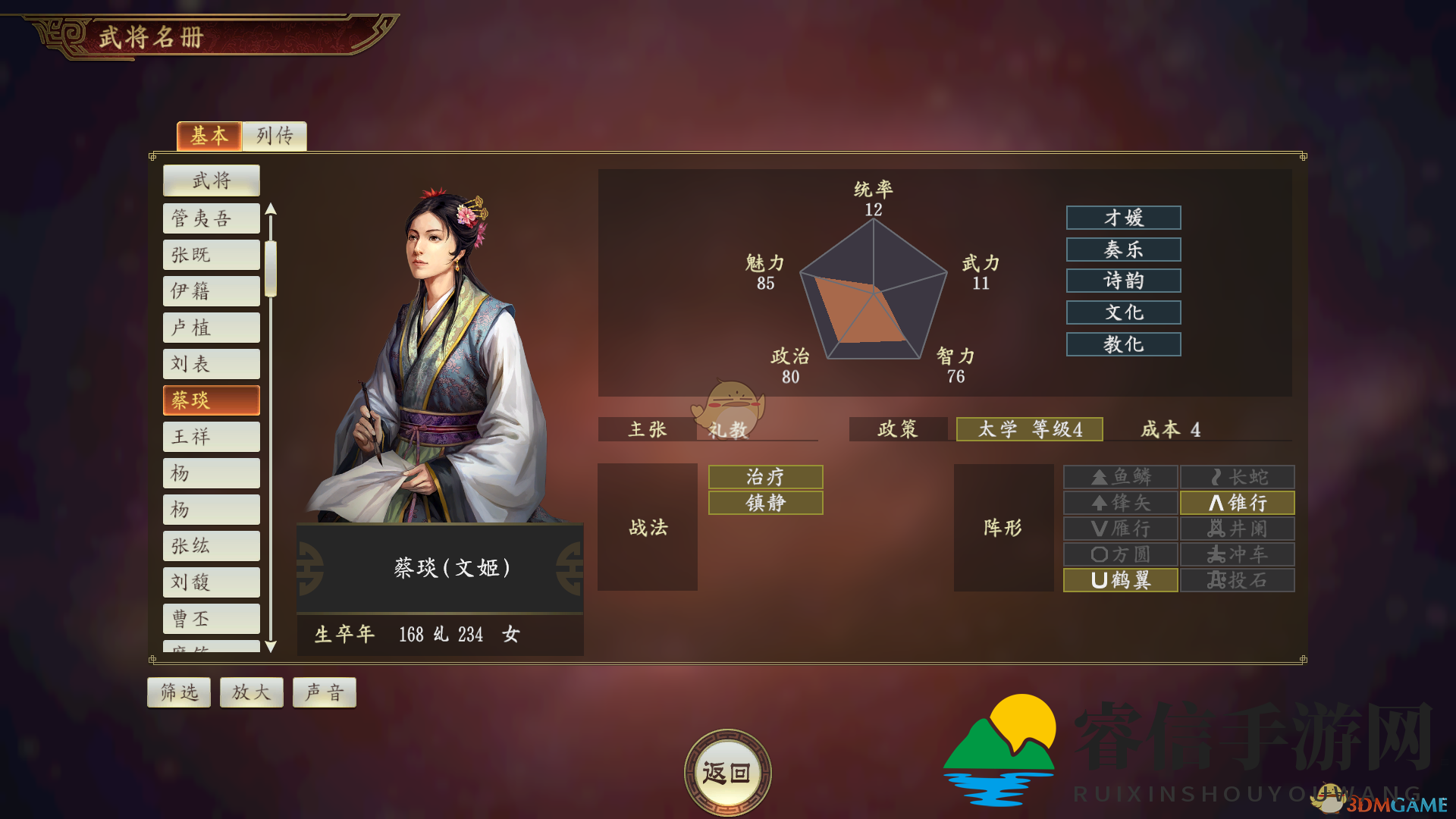Screen dimensions: 1456x819
Task: Select the 基本 tab
Action: point(209,136)
